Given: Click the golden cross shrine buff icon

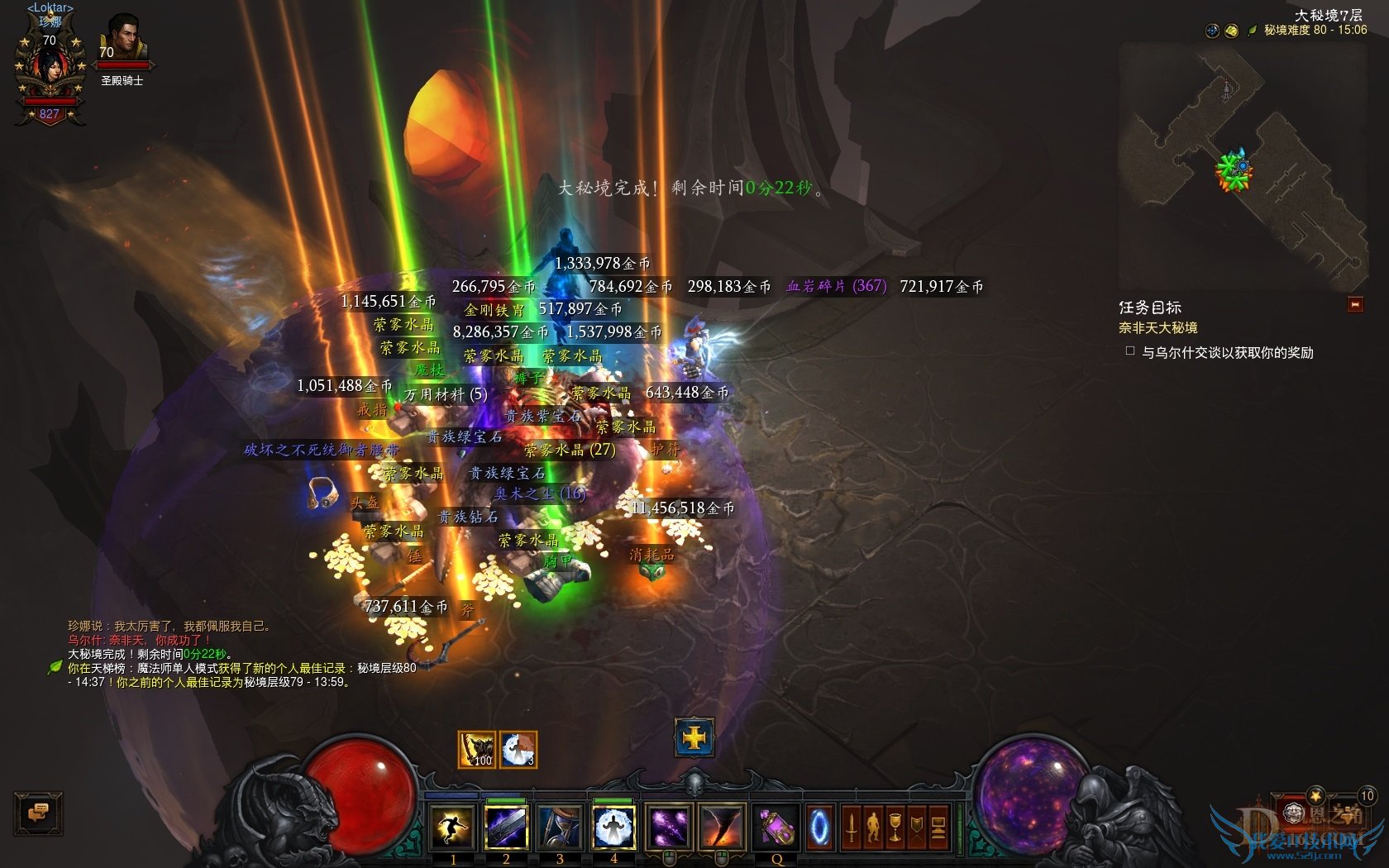Looking at the screenshot, I should (694, 737).
